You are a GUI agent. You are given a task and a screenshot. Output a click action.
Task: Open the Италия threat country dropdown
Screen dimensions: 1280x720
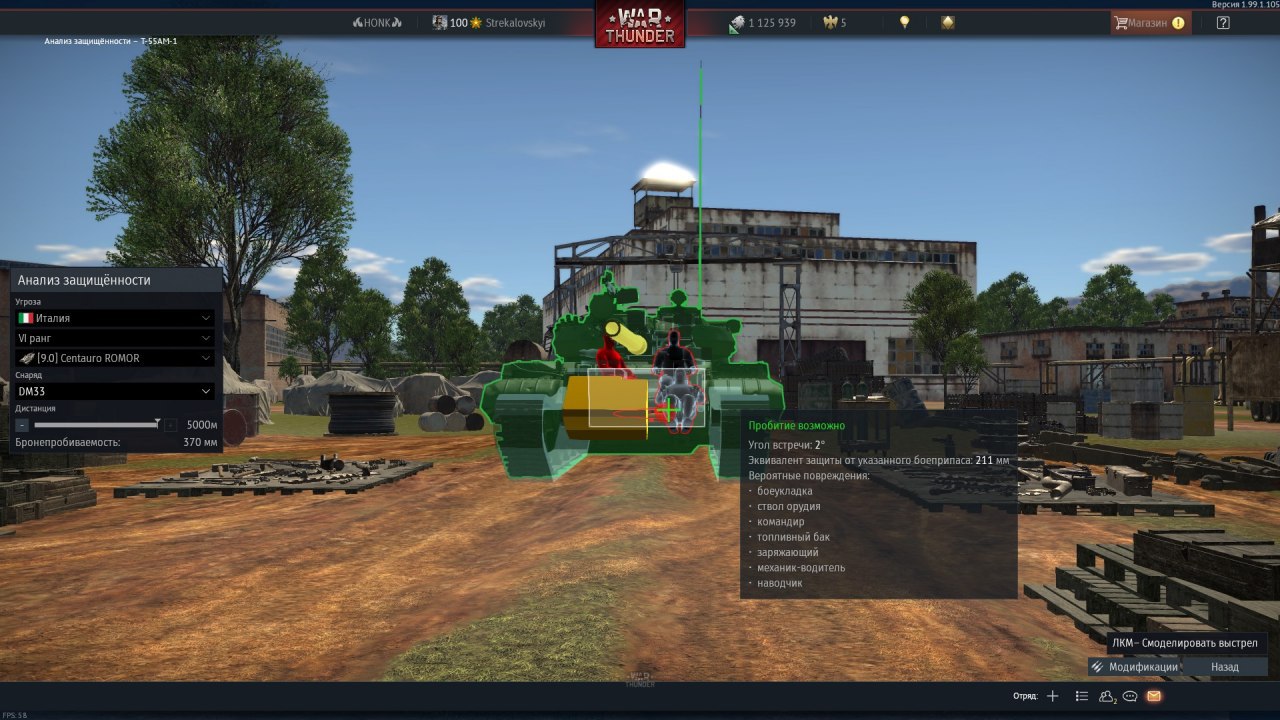116,318
